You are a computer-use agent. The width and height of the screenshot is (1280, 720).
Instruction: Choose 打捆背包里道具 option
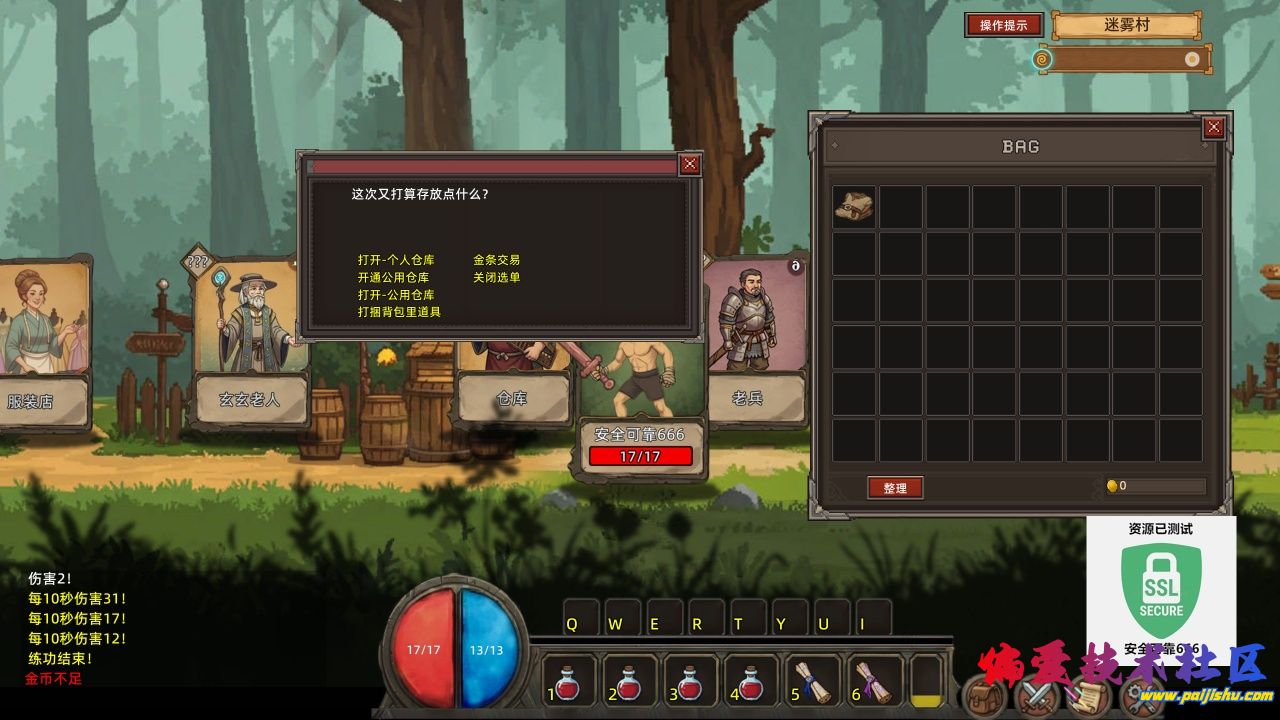point(399,312)
